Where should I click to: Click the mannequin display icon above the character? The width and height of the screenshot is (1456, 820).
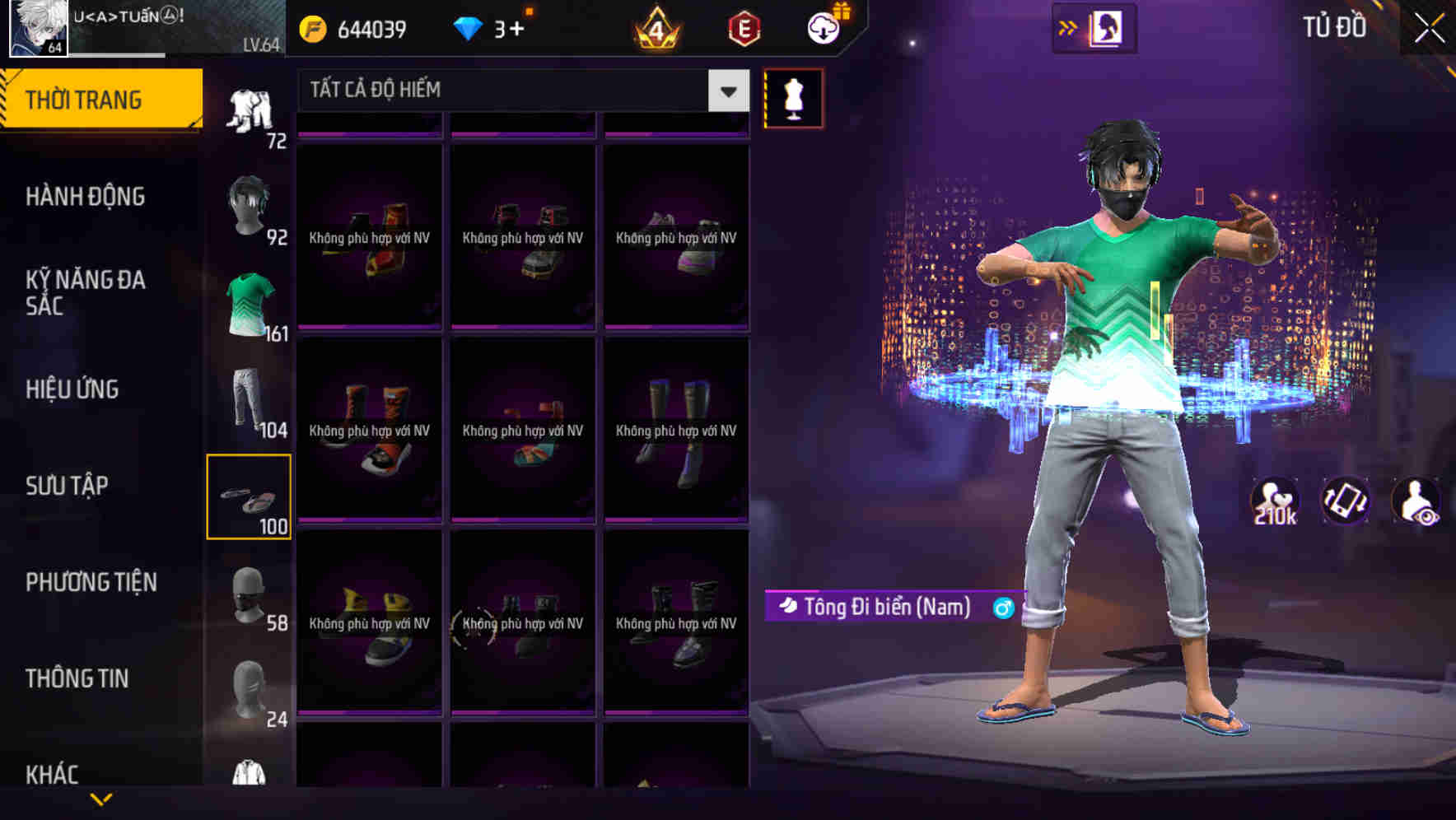pos(793,98)
